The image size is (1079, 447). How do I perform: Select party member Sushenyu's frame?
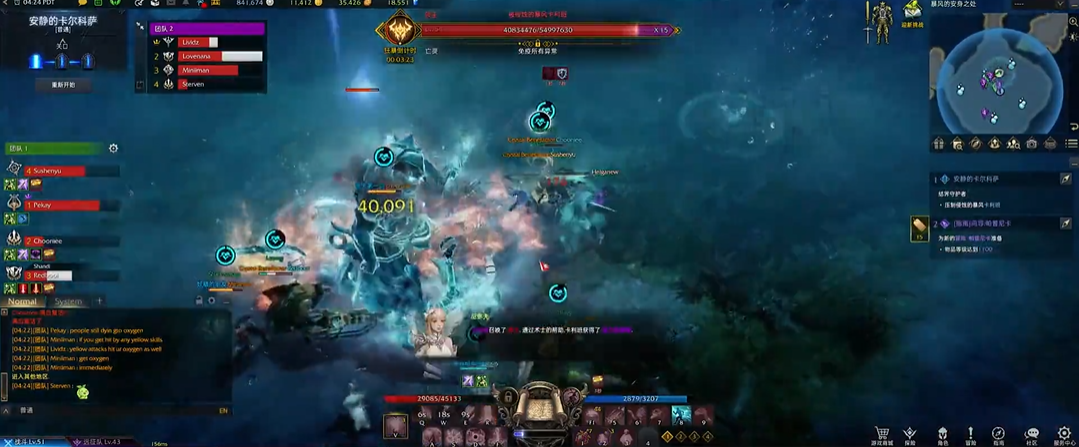tap(60, 171)
